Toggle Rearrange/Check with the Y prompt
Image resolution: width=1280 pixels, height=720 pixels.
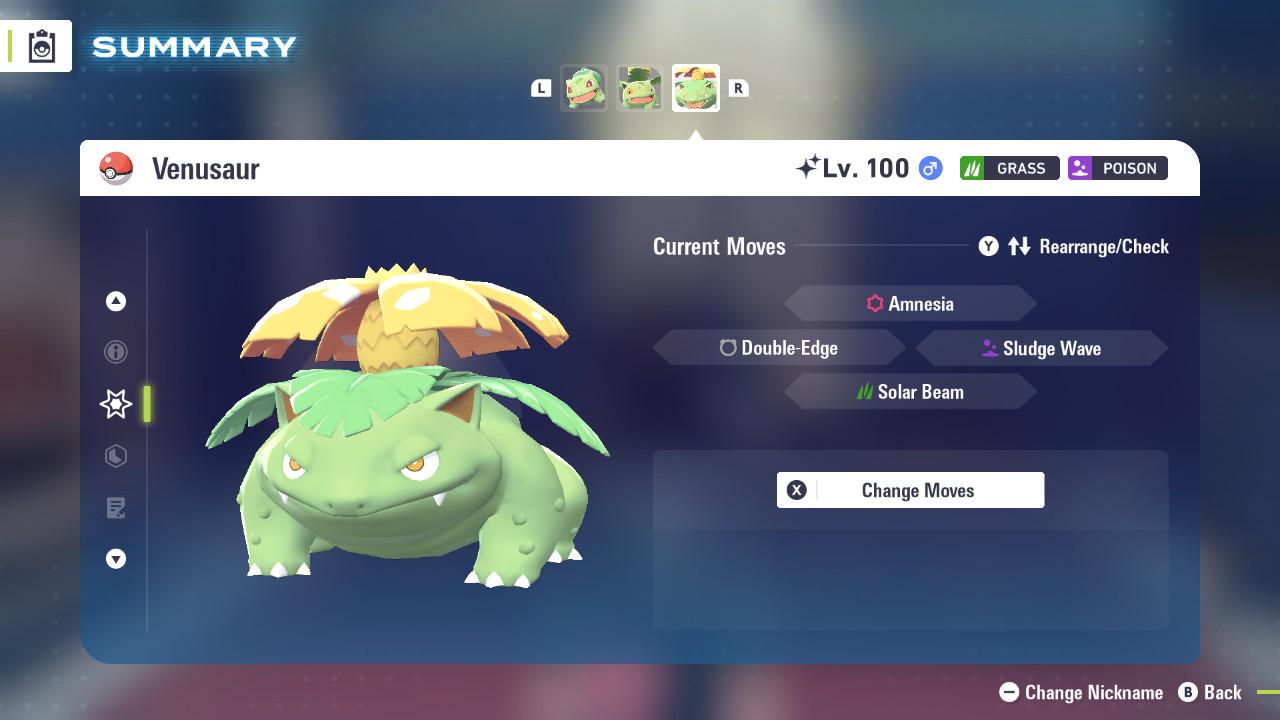[x=988, y=246]
